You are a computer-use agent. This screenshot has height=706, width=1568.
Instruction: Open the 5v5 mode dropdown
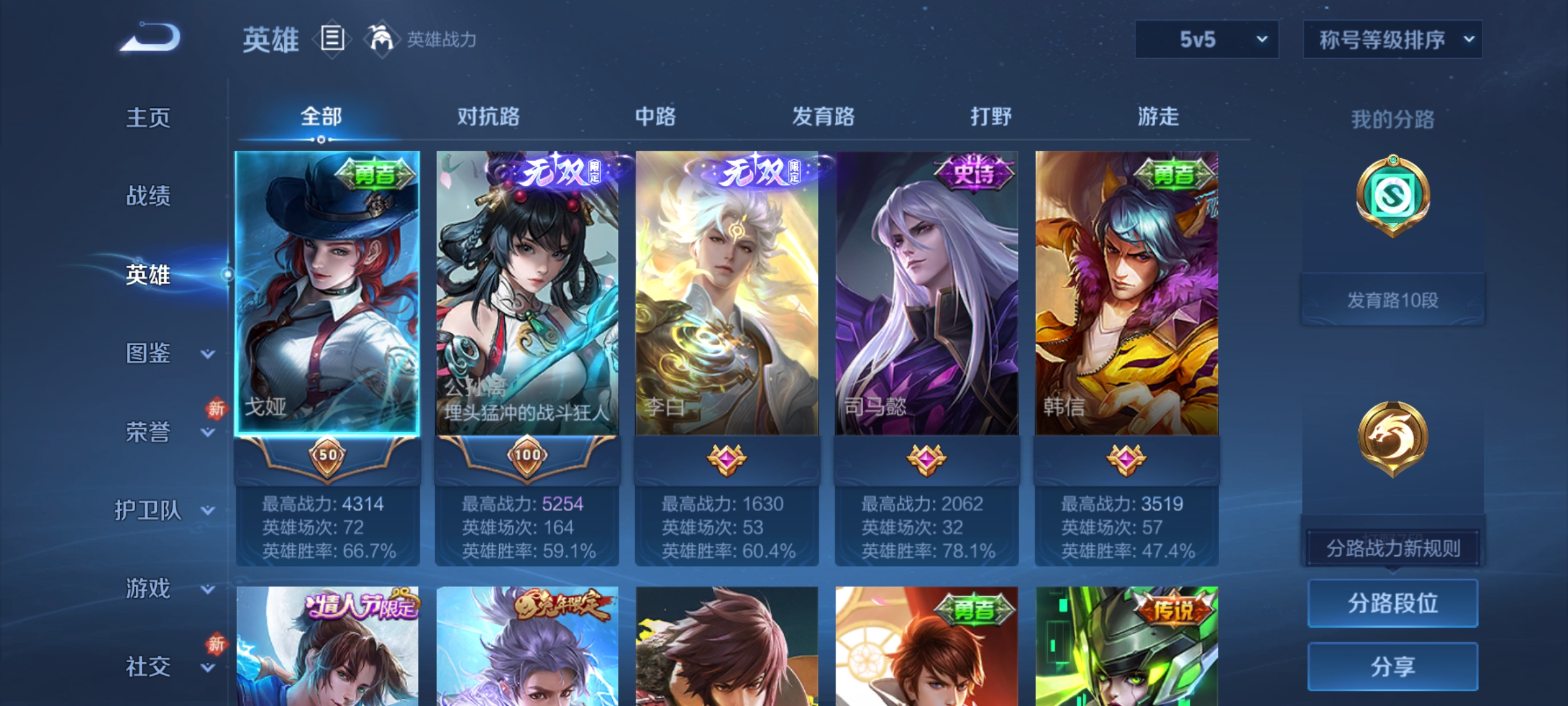pyautogui.click(x=1205, y=39)
